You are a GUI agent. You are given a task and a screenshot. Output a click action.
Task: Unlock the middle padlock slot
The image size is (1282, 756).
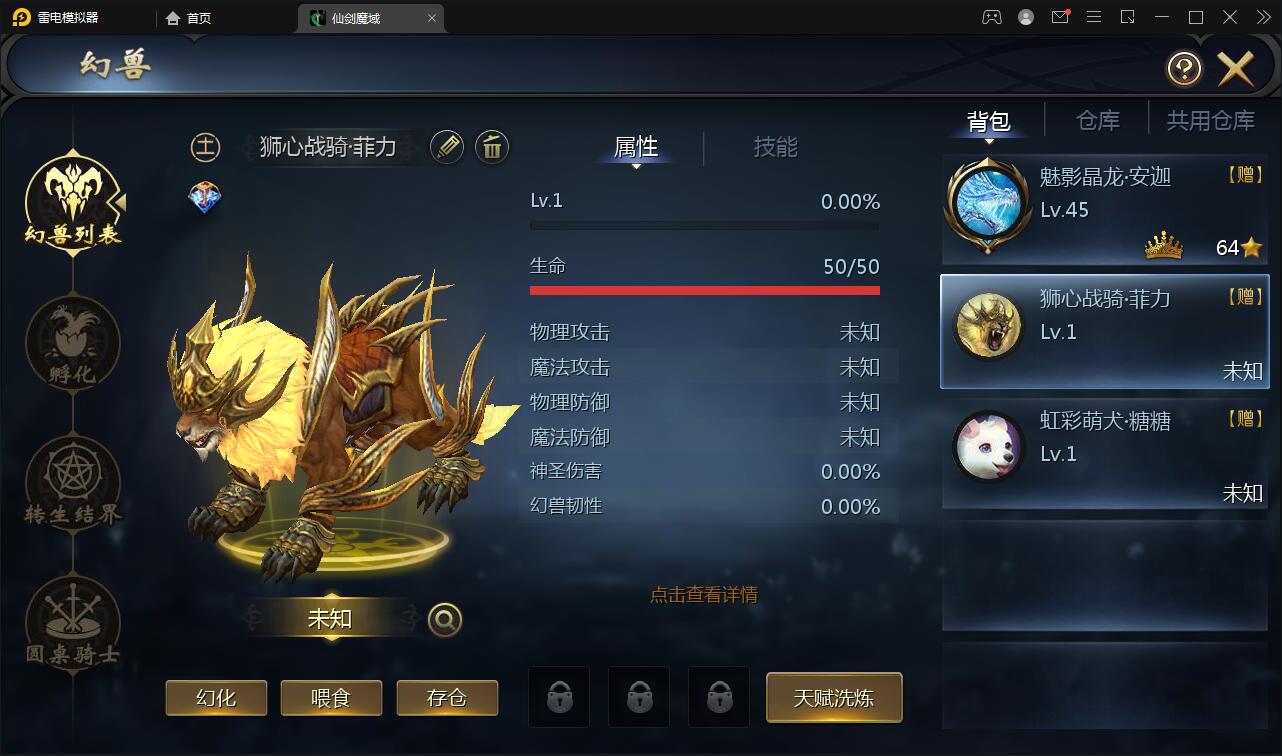click(x=638, y=697)
